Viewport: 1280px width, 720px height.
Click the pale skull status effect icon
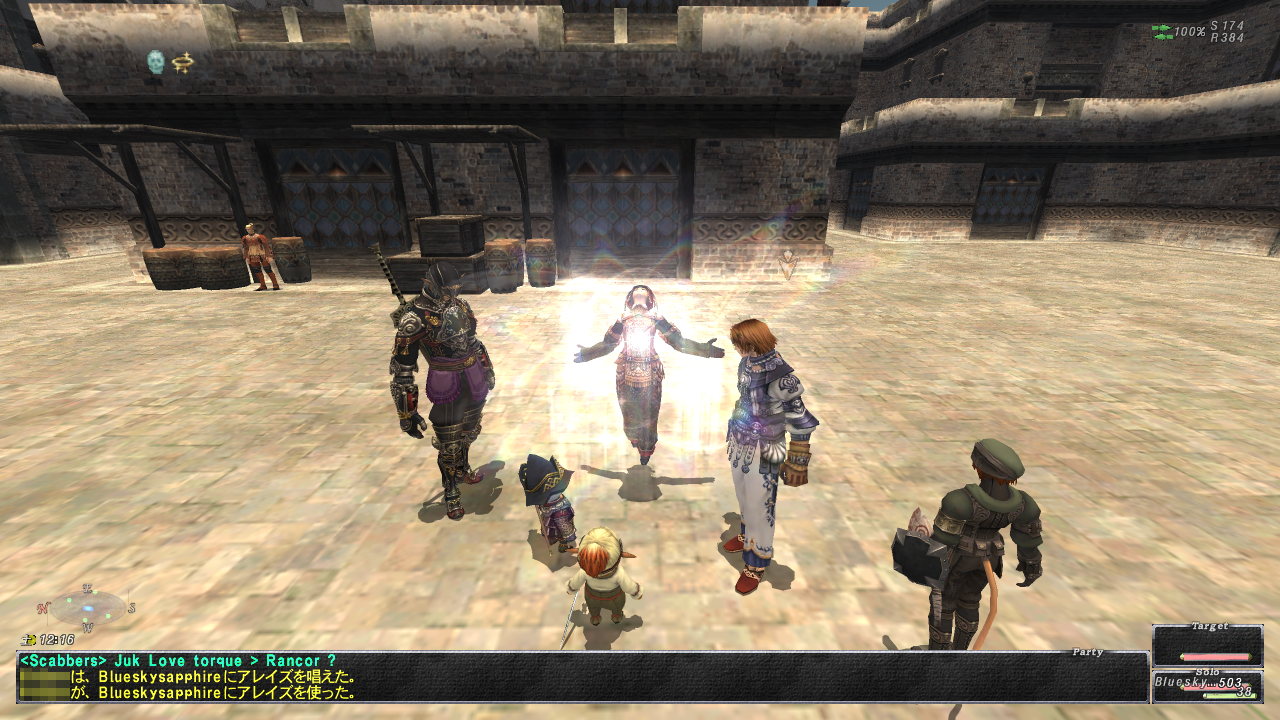(155, 62)
